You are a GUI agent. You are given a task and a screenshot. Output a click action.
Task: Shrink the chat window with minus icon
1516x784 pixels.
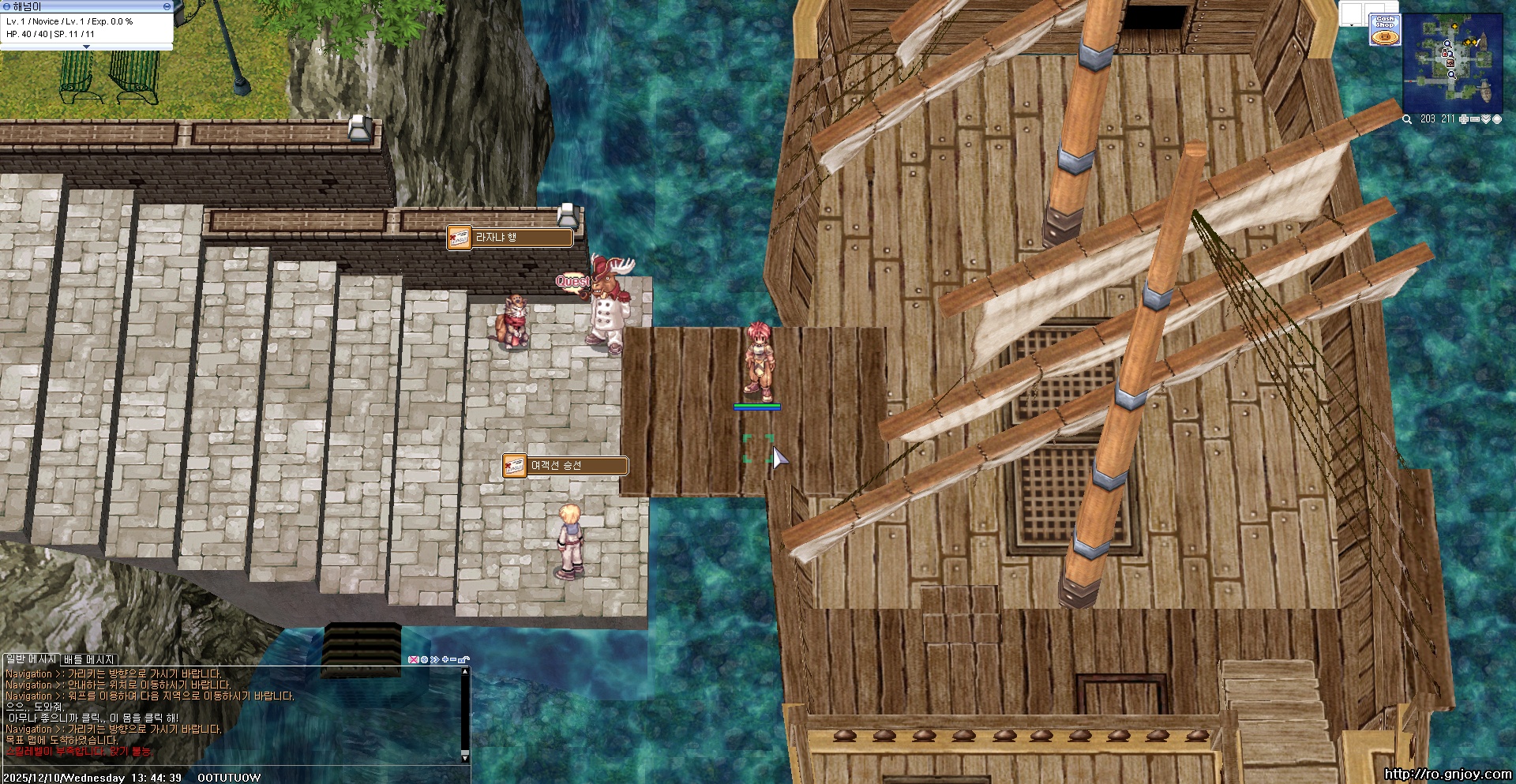(x=454, y=659)
